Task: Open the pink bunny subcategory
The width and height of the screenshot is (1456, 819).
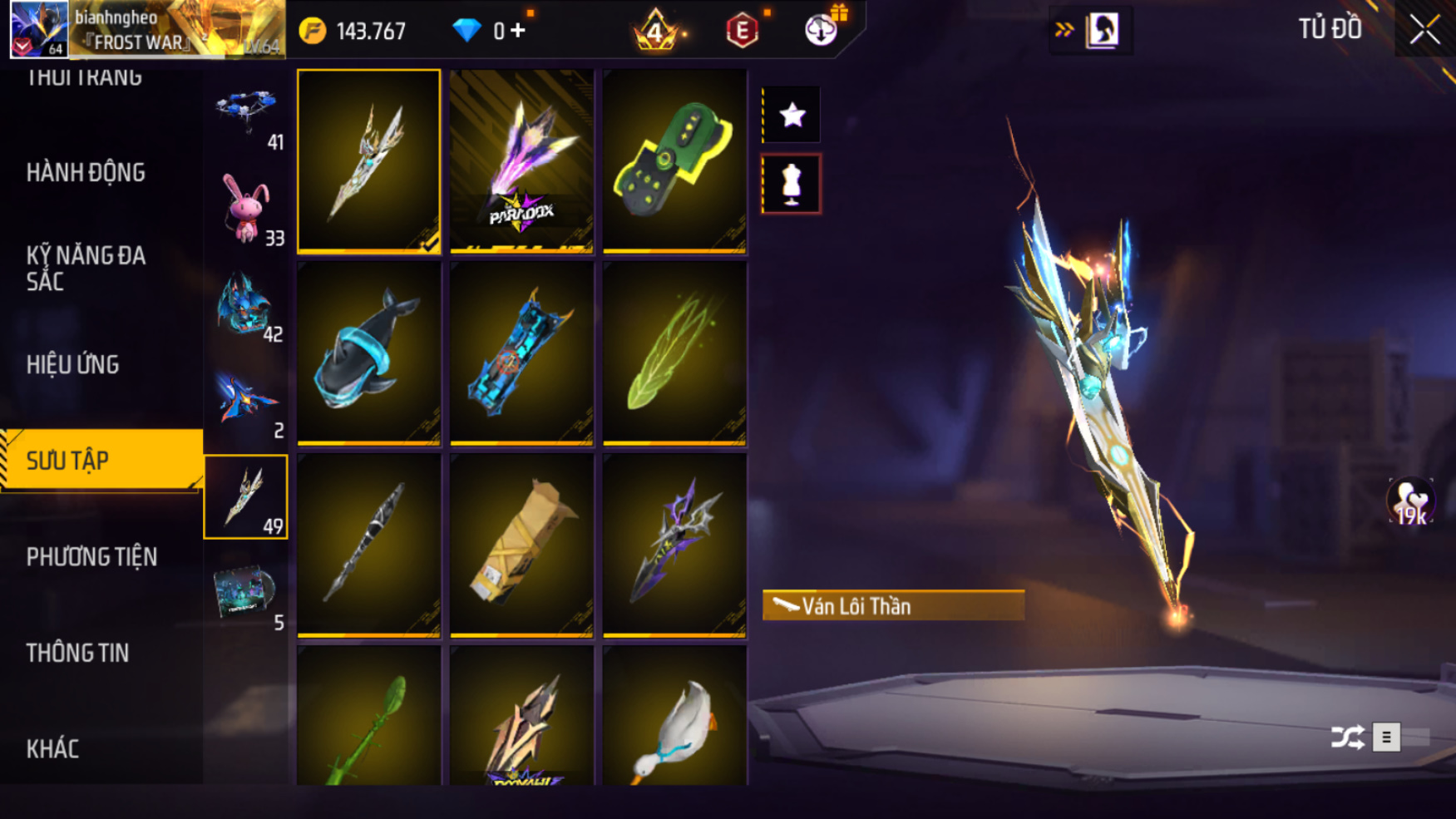Action: (246, 210)
